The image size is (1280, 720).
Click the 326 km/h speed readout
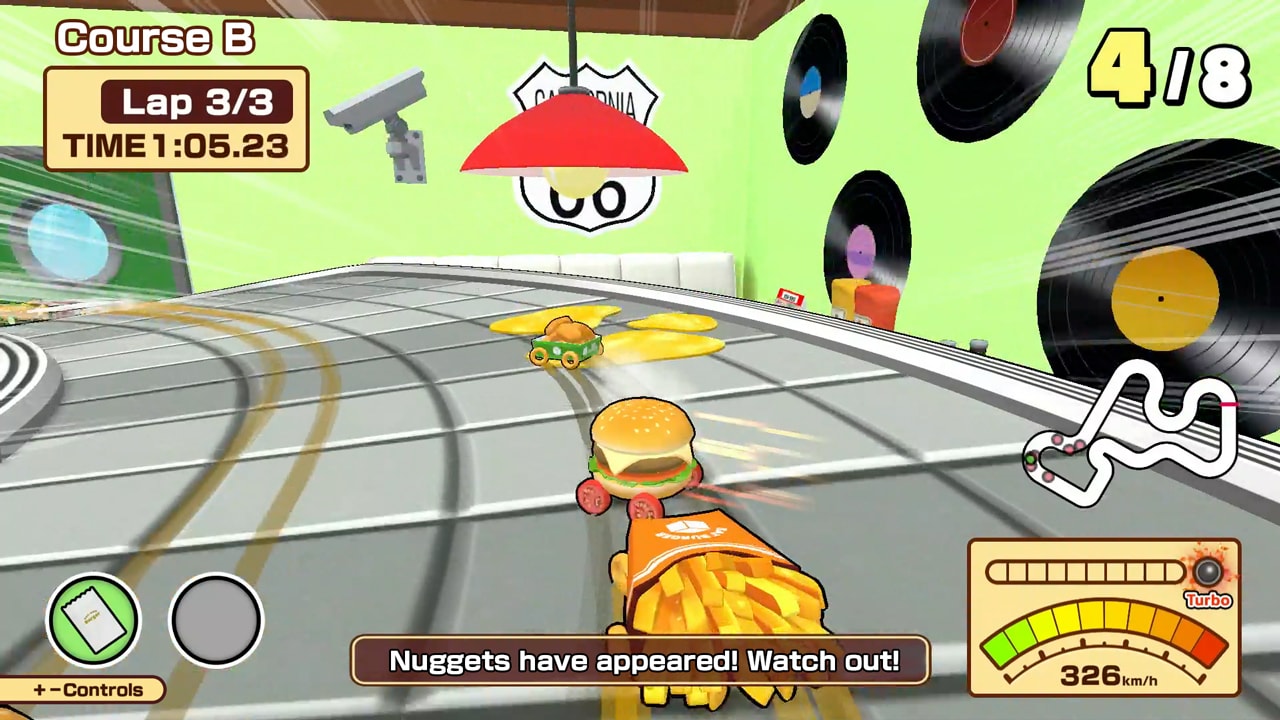[x=1110, y=674]
